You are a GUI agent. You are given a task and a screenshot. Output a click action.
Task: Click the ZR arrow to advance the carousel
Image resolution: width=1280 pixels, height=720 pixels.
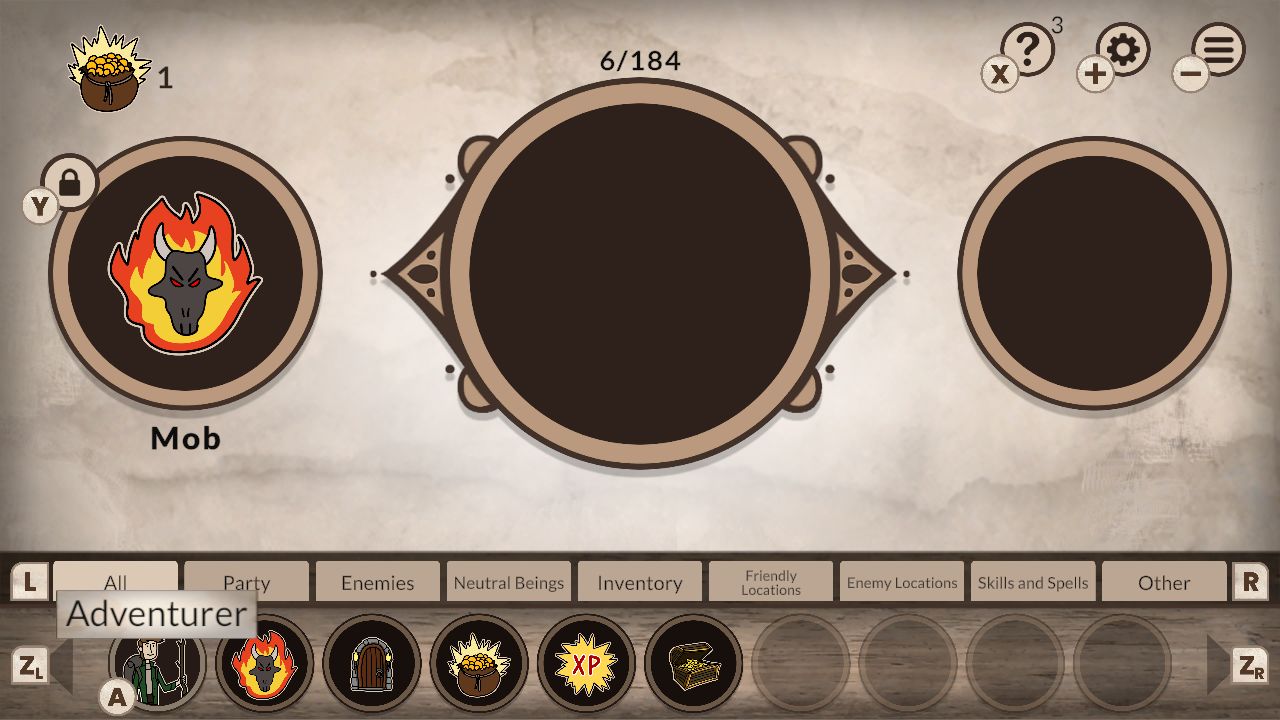tap(1248, 663)
